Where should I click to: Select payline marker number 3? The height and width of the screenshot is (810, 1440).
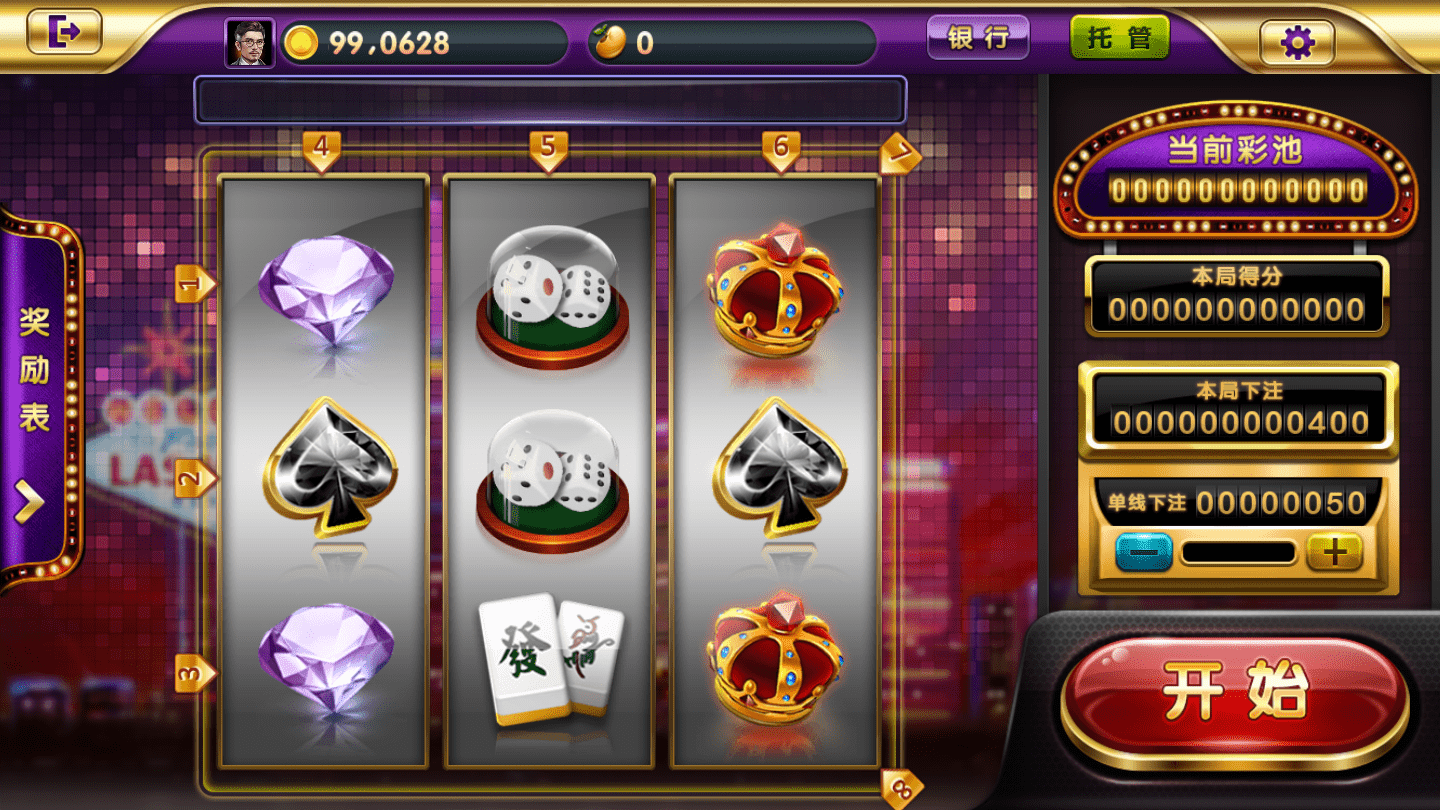tap(194, 673)
